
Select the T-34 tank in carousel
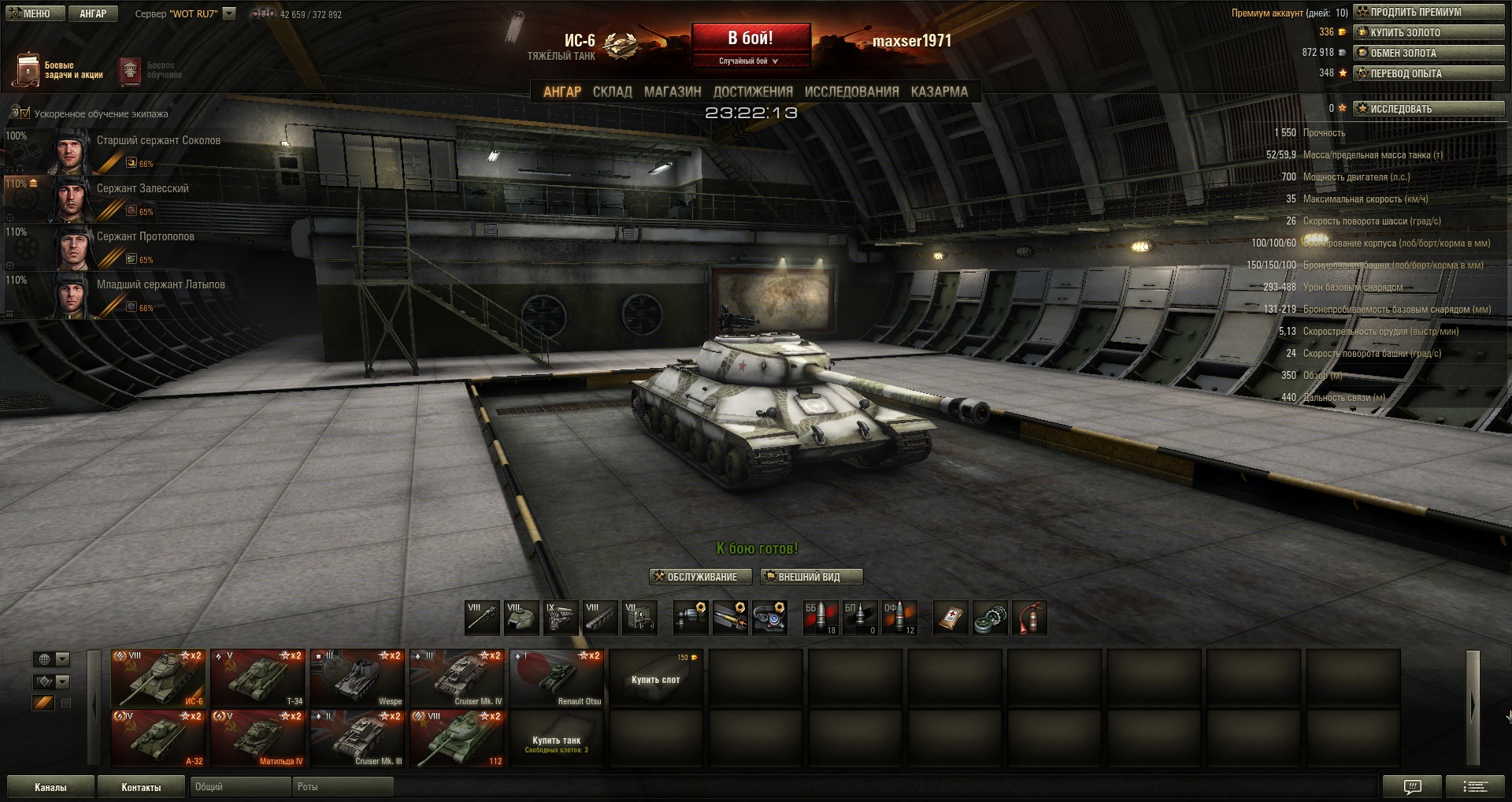pyautogui.click(x=258, y=678)
